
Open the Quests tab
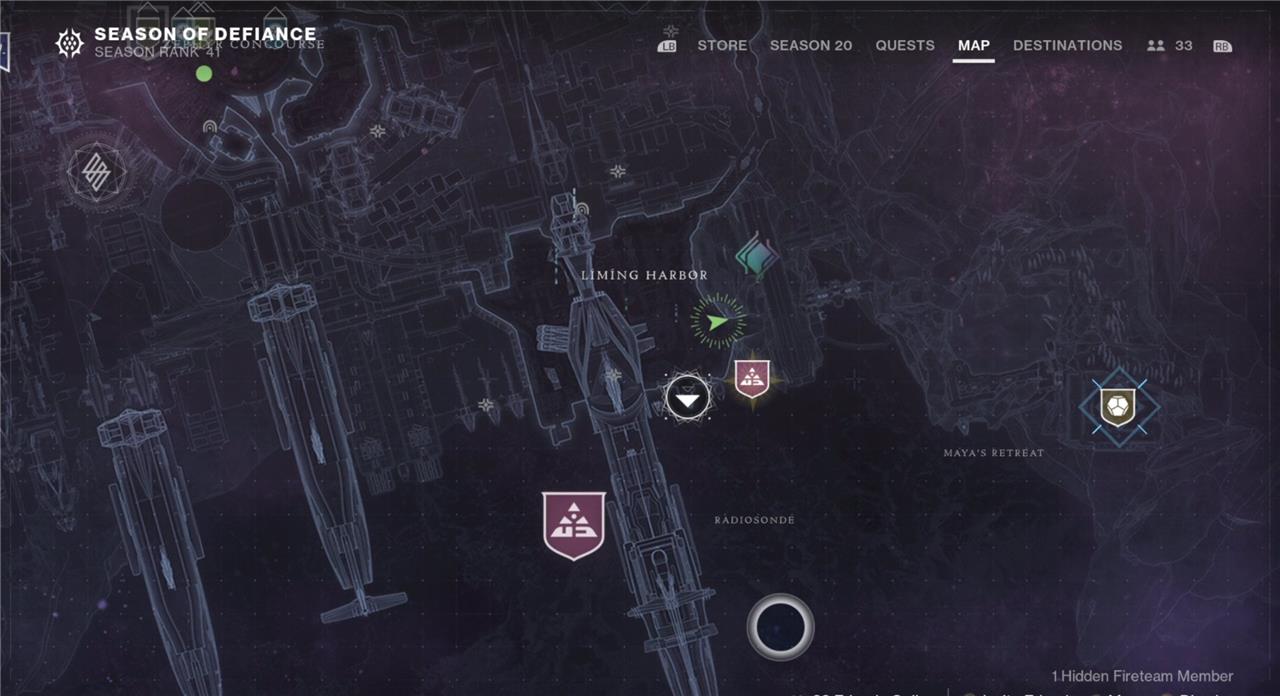click(905, 45)
